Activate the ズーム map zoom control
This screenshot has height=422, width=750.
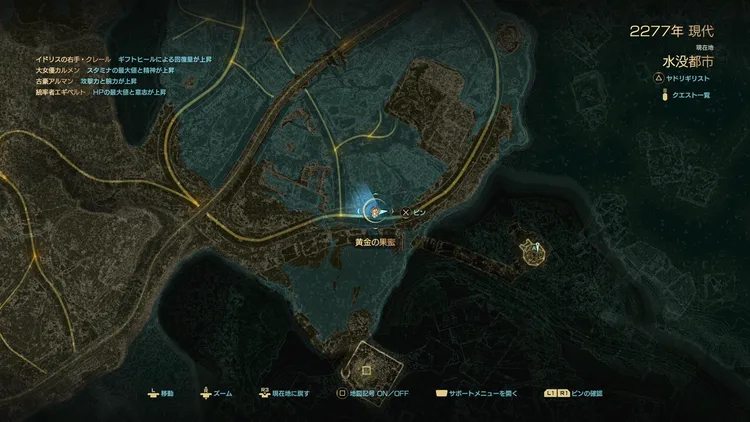[215, 393]
